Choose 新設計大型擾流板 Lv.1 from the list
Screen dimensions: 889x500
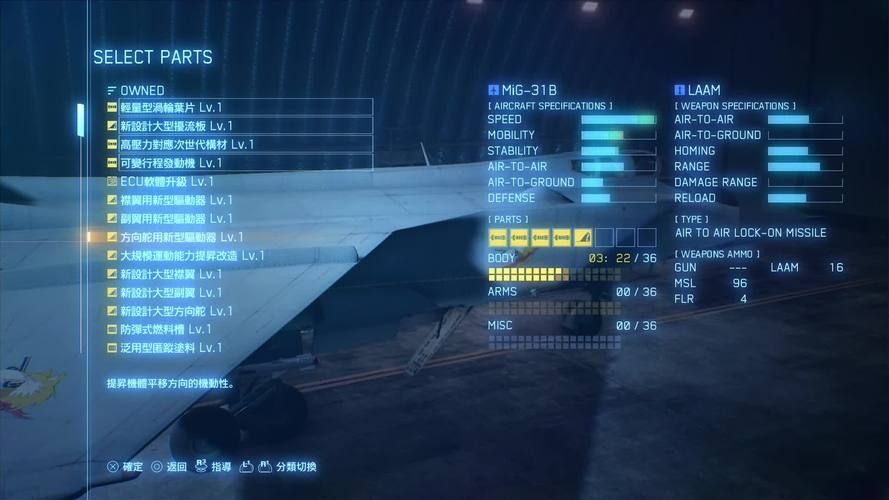(x=238, y=126)
